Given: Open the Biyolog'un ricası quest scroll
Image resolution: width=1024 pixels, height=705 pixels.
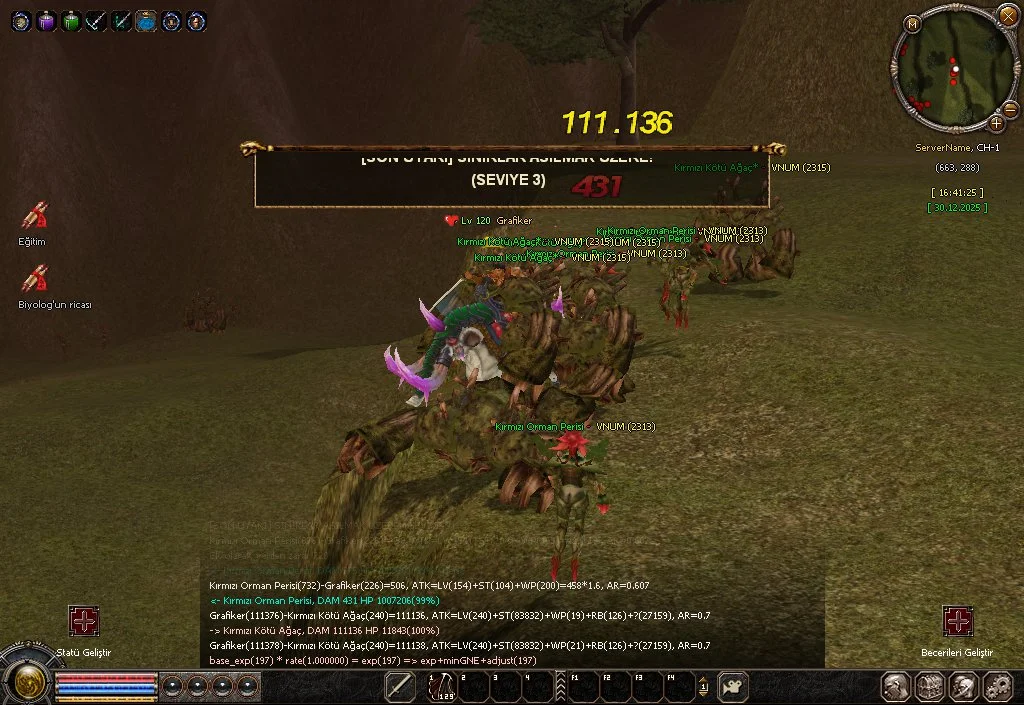Looking at the screenshot, I should 36,278.
